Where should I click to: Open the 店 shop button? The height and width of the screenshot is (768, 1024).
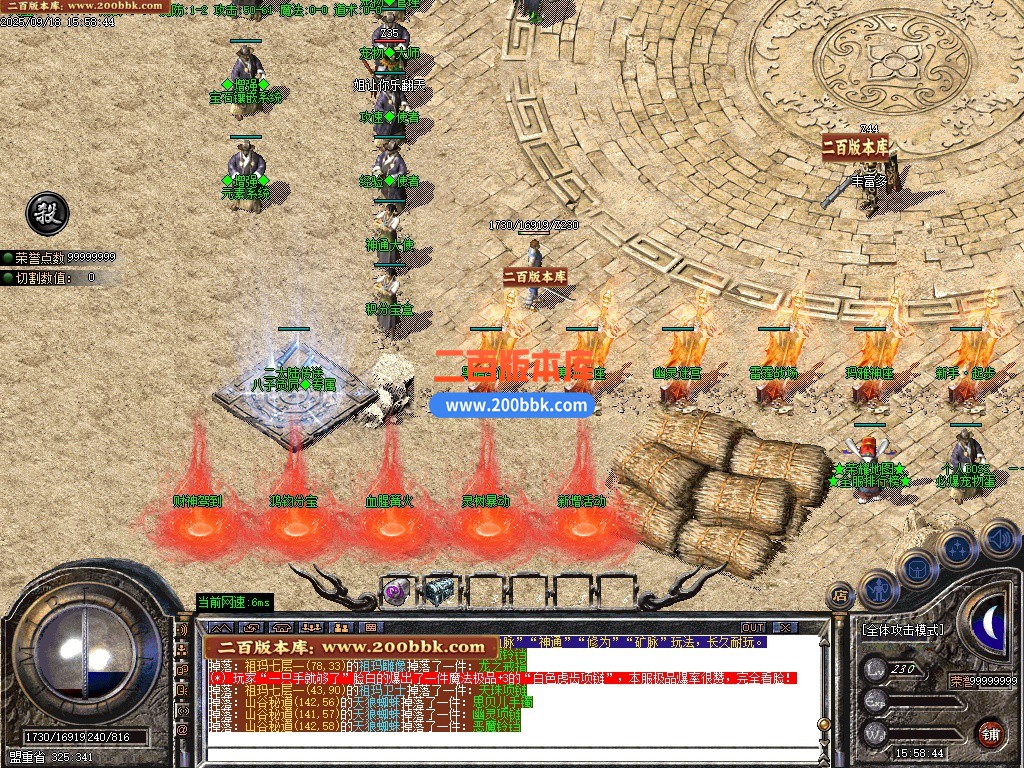coord(839,597)
